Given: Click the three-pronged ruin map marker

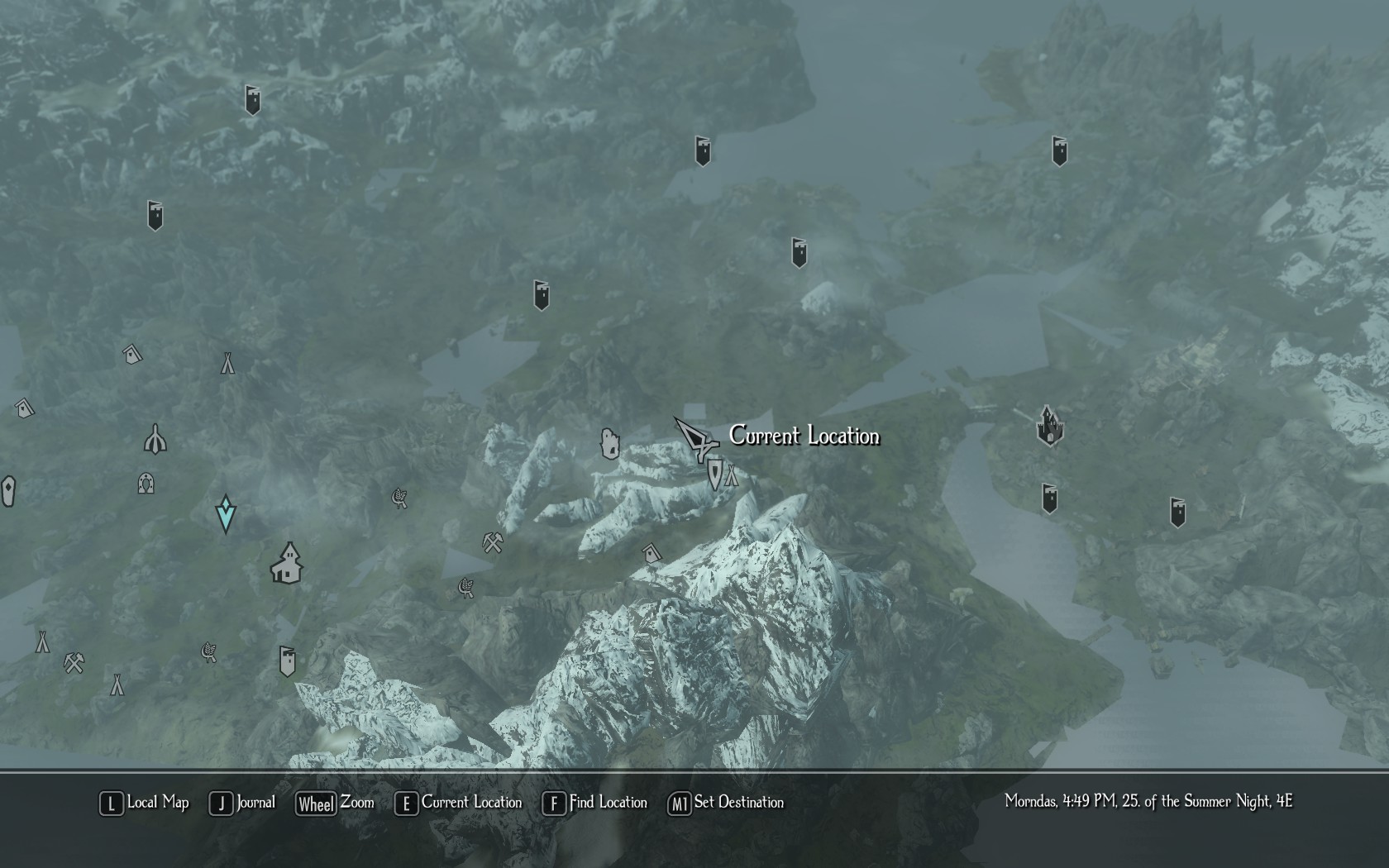Looking at the screenshot, I should (155, 439).
